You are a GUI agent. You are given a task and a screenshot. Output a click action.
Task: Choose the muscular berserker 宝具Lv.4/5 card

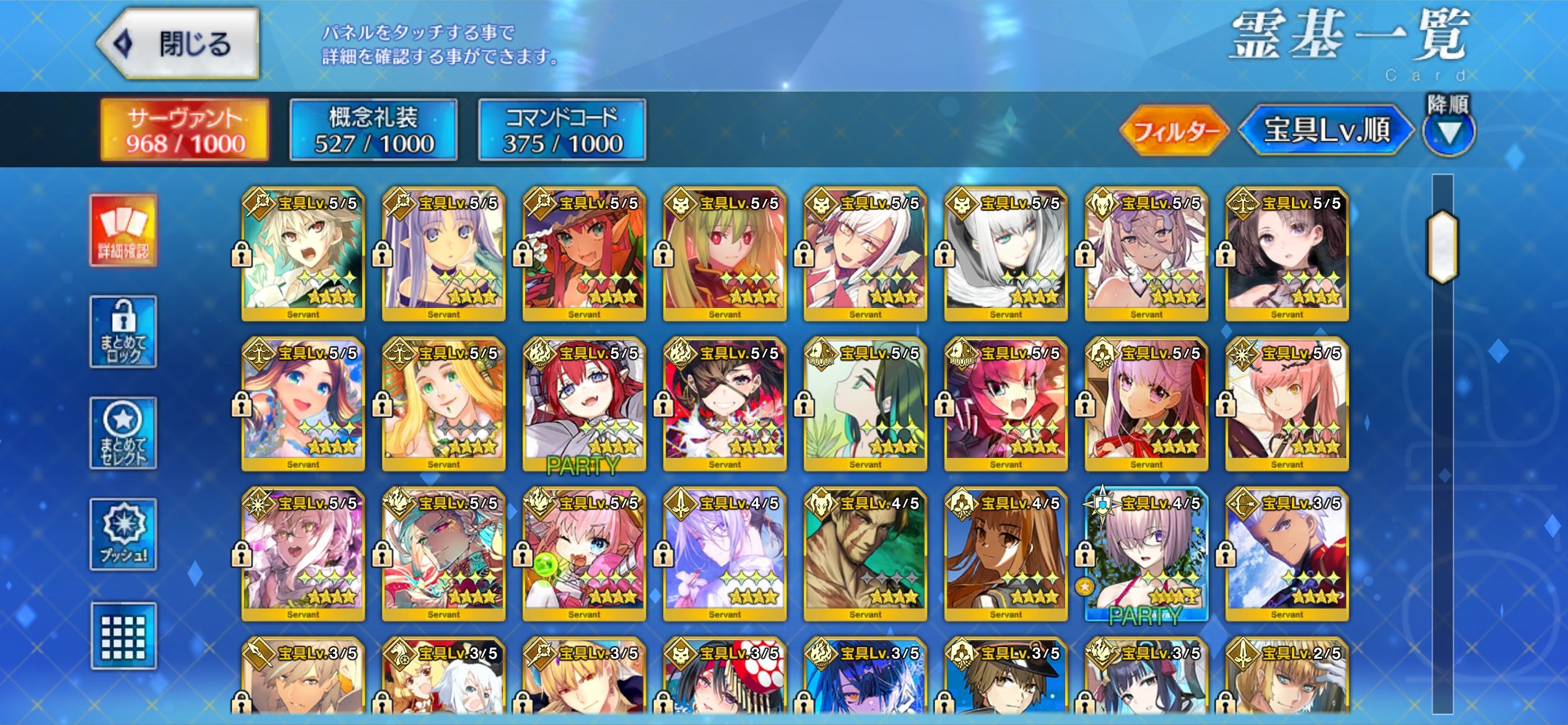pos(865,555)
